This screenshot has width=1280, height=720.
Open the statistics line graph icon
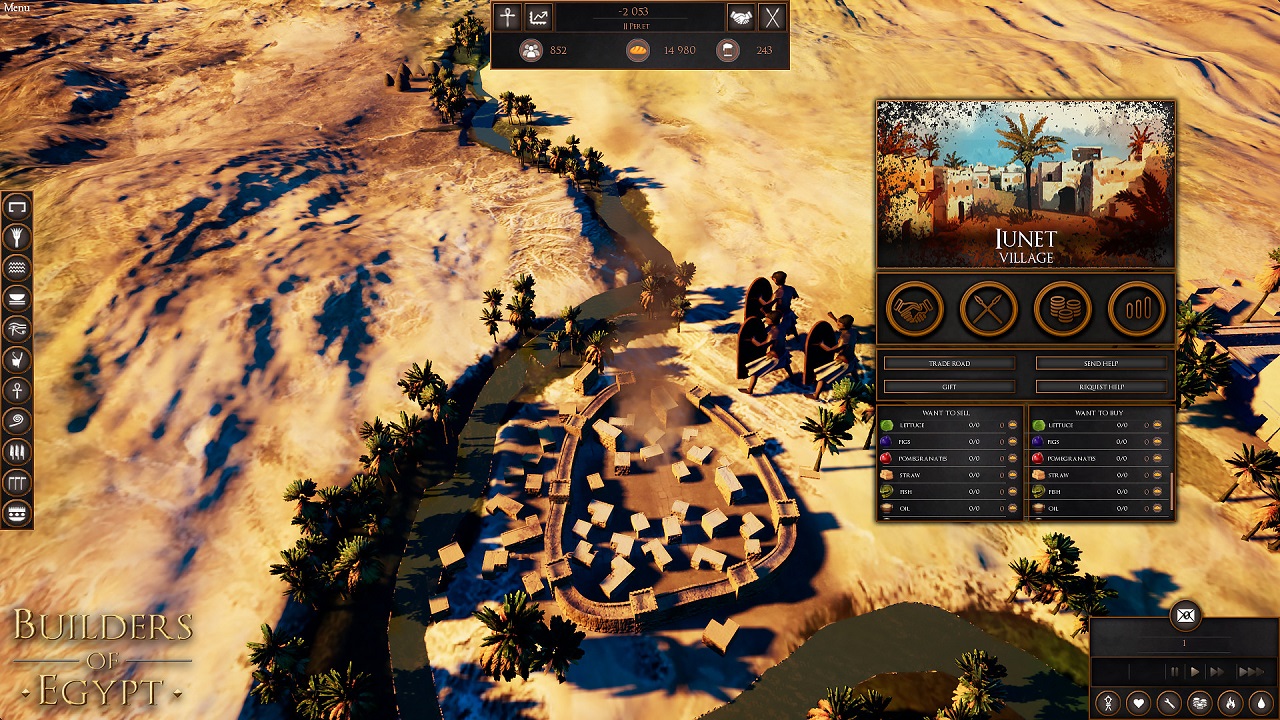tap(538, 17)
